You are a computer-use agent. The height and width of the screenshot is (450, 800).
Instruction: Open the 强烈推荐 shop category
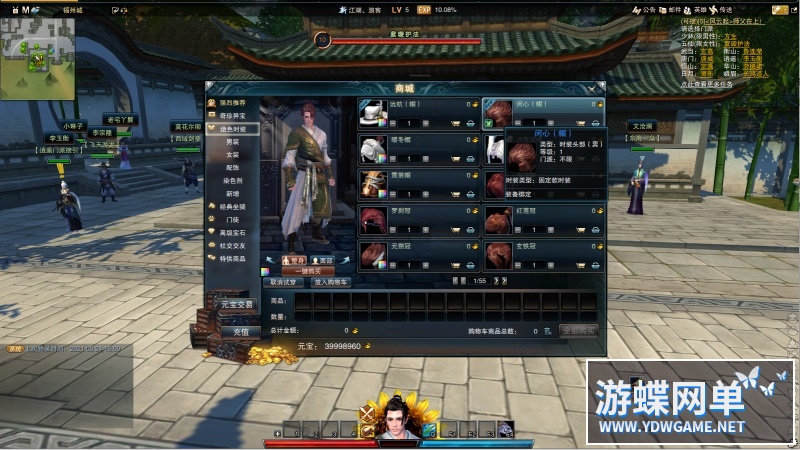pos(232,103)
